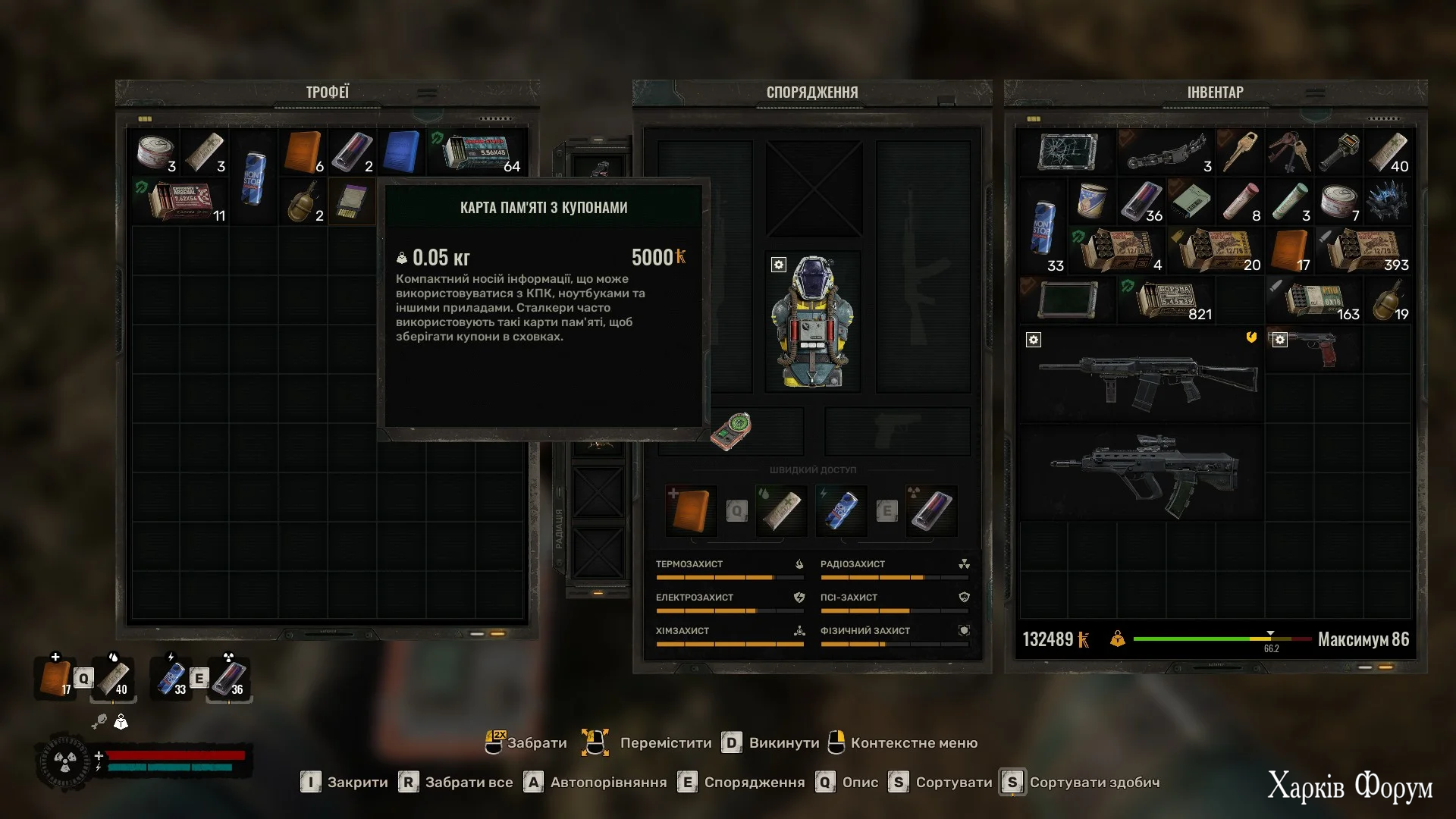Pick the 5.56x45 ammo box of 64
This screenshot has height=819, width=1456.
pyautogui.click(x=478, y=152)
